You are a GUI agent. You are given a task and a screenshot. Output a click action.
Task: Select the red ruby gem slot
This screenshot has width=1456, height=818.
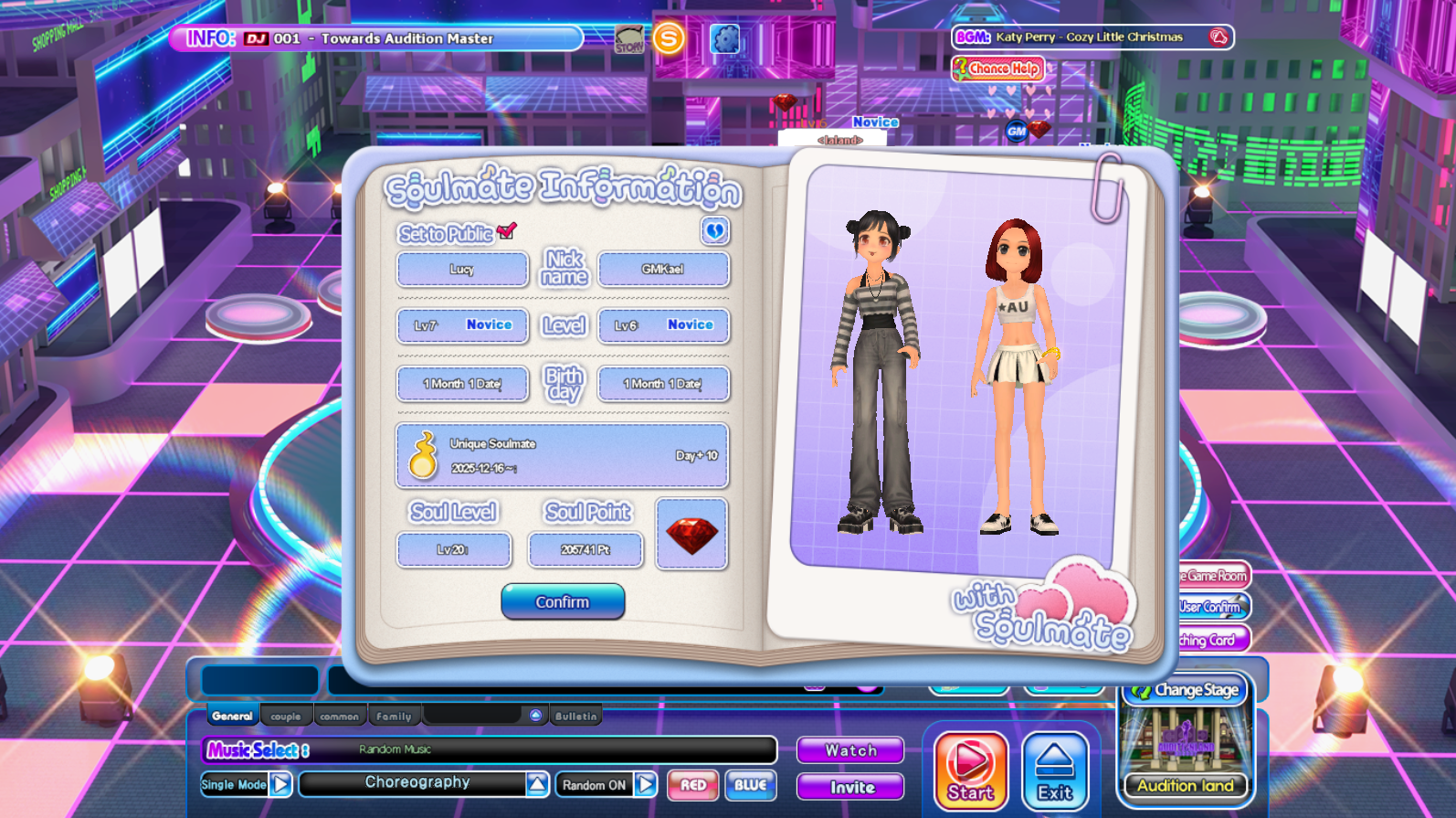pyautogui.click(x=691, y=535)
